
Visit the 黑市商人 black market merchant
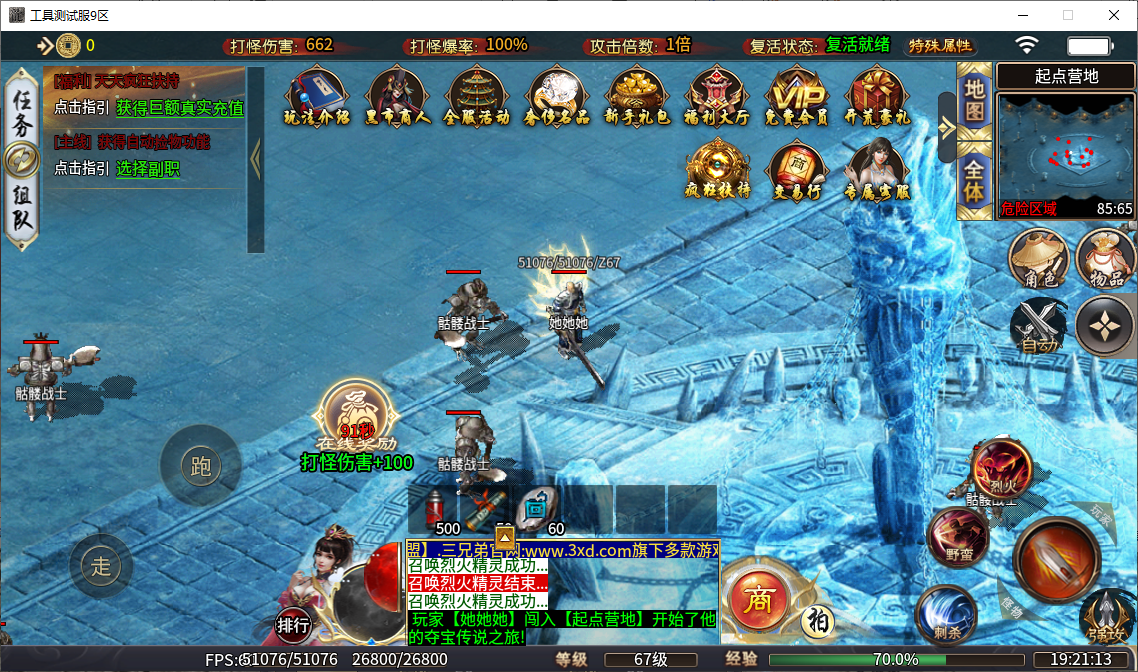[397, 96]
